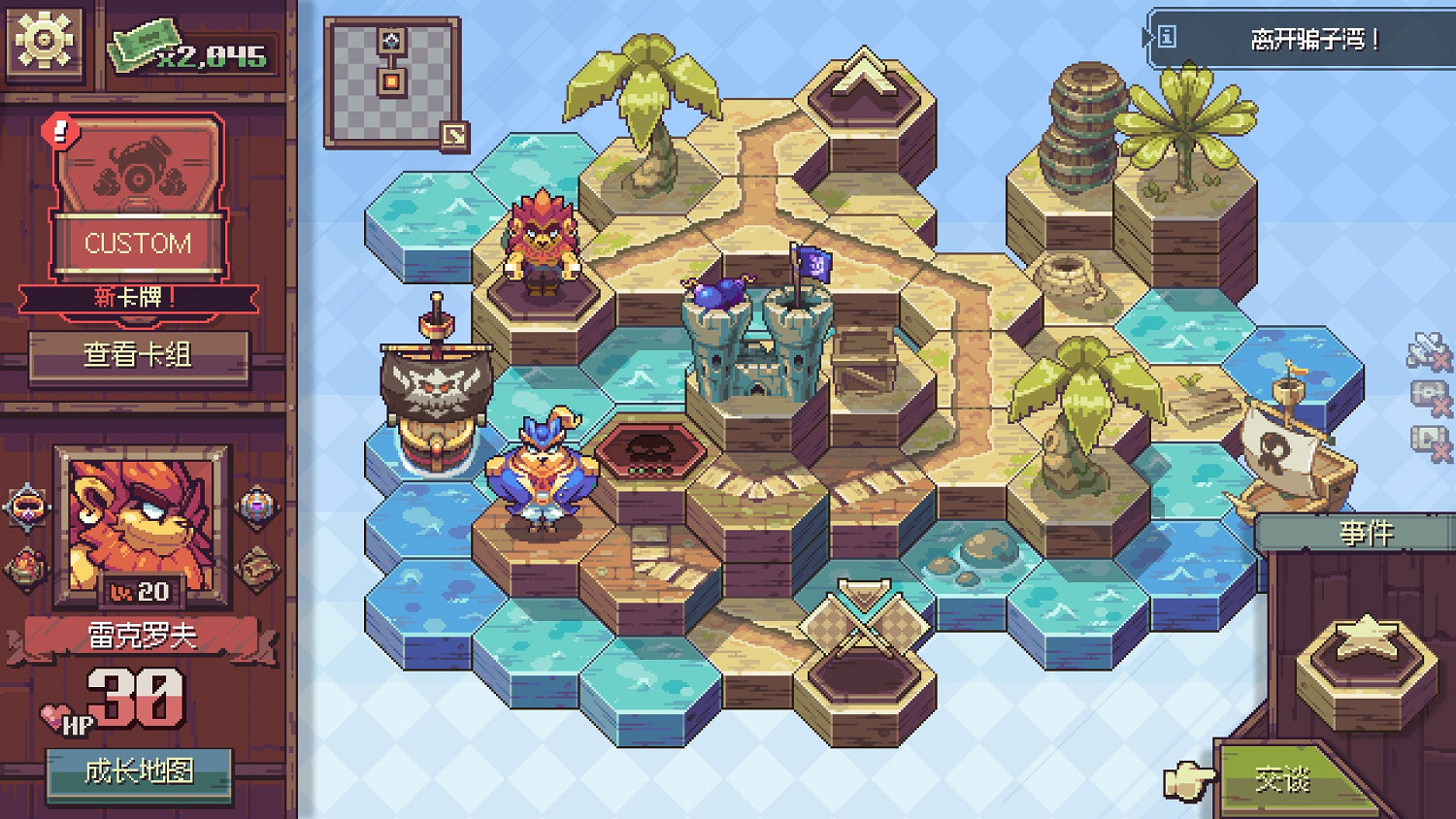Viewport: 1456px width, 819px height.
Task: Select the brazier trinket icon bottom-left of portrait
Action: tap(24, 563)
